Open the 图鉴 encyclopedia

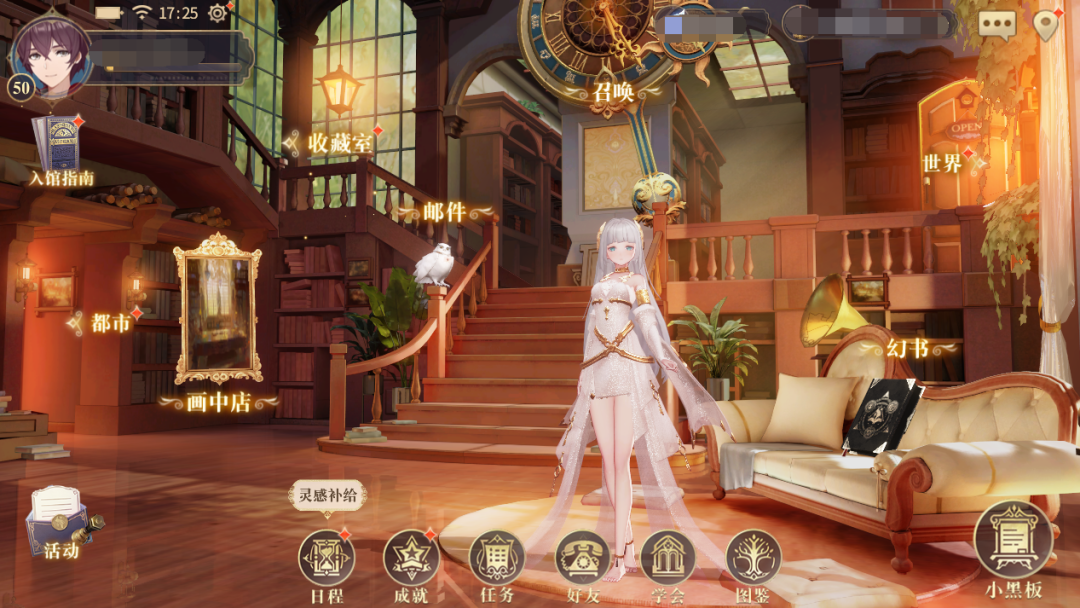click(753, 557)
